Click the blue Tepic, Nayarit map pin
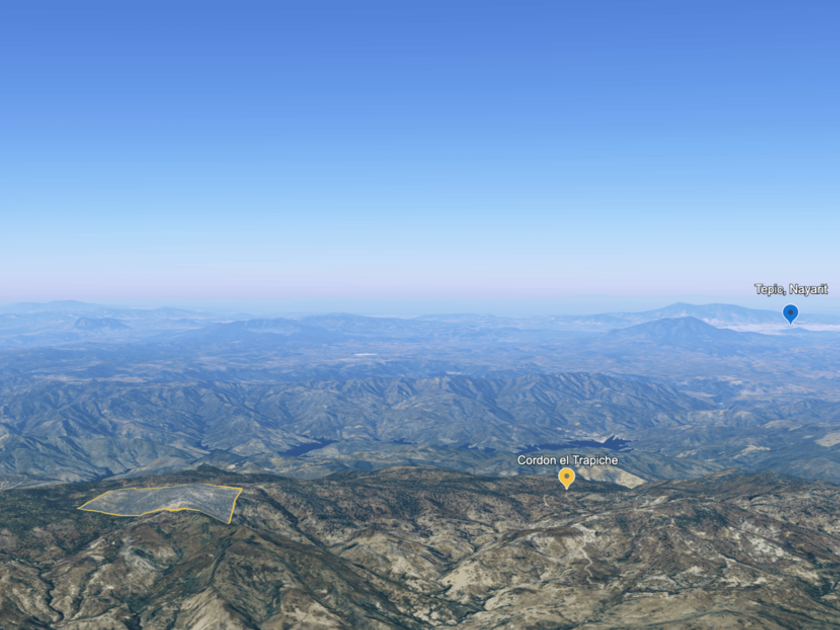This screenshot has width=840, height=630. (x=790, y=313)
